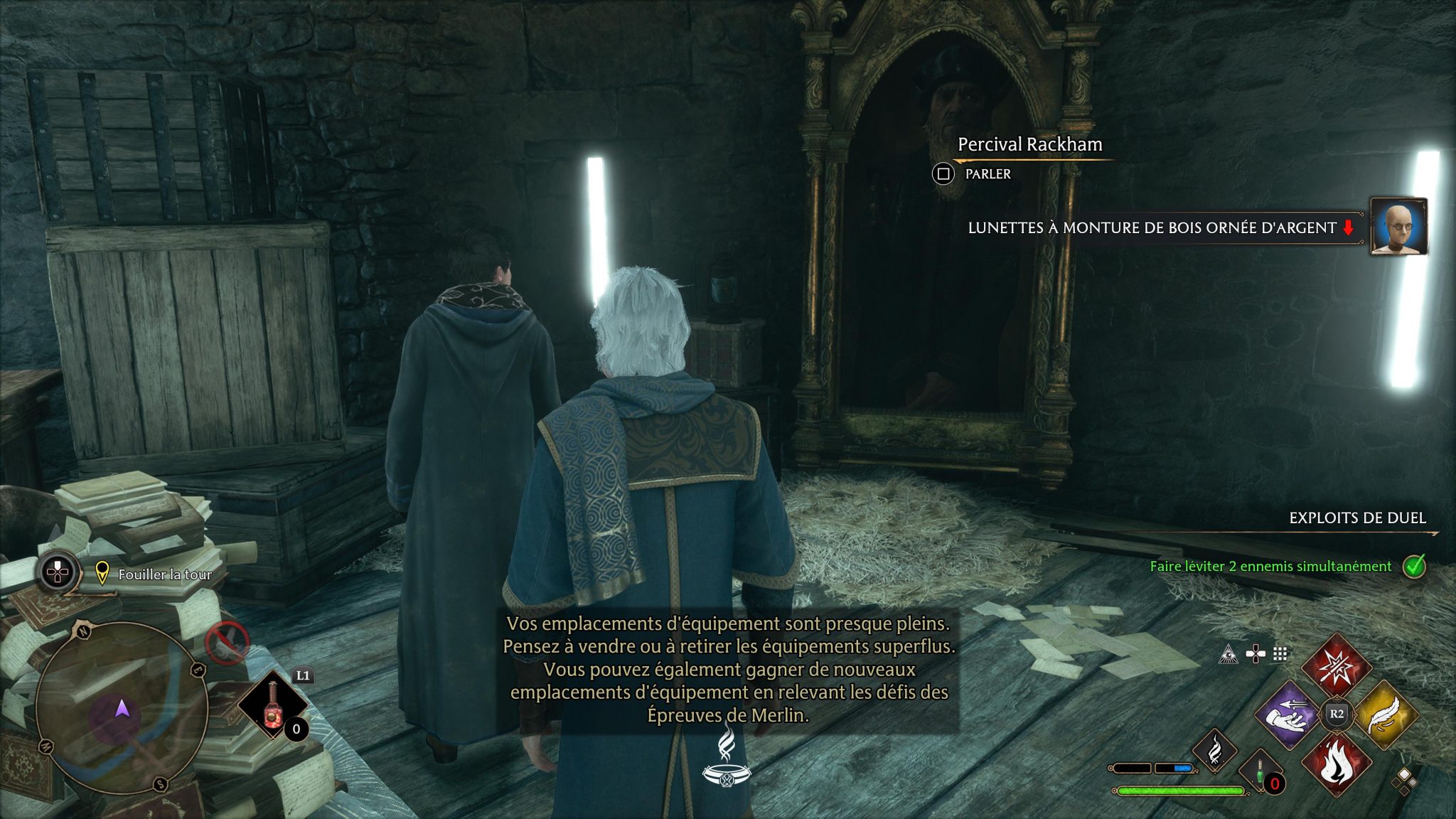Image resolution: width=1456 pixels, height=819 pixels.
Task: Activate the Revelio eye pyramid icon
Action: (1228, 655)
